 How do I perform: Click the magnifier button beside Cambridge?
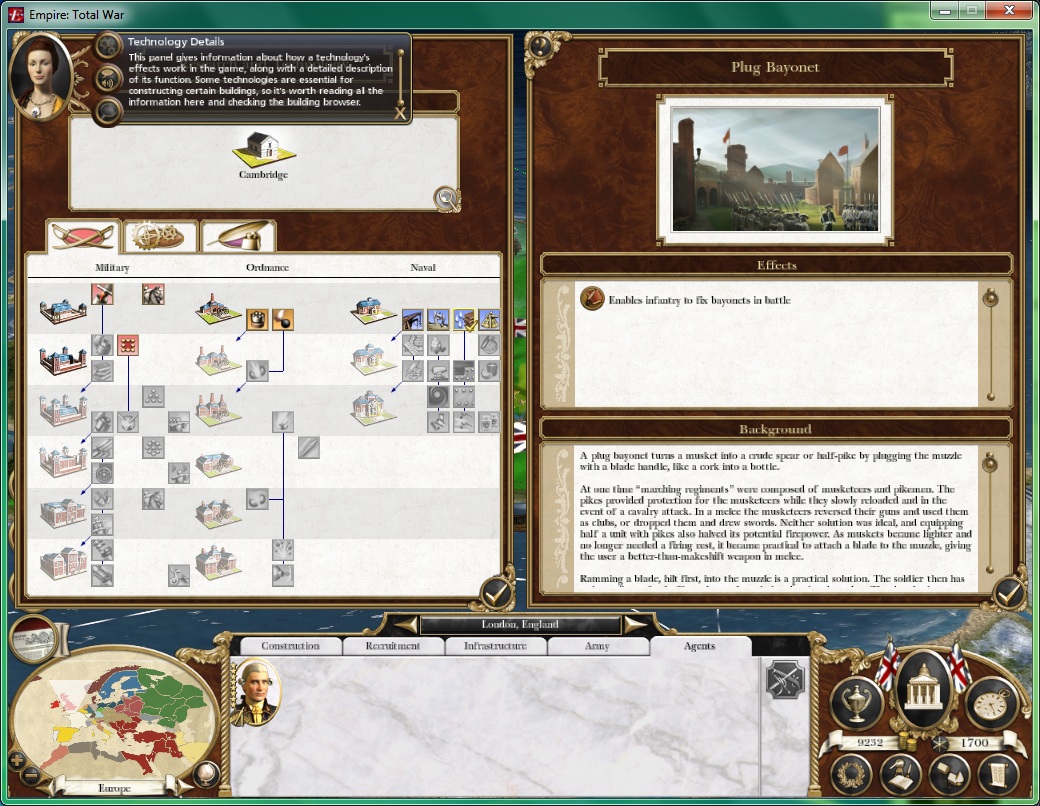[x=447, y=198]
